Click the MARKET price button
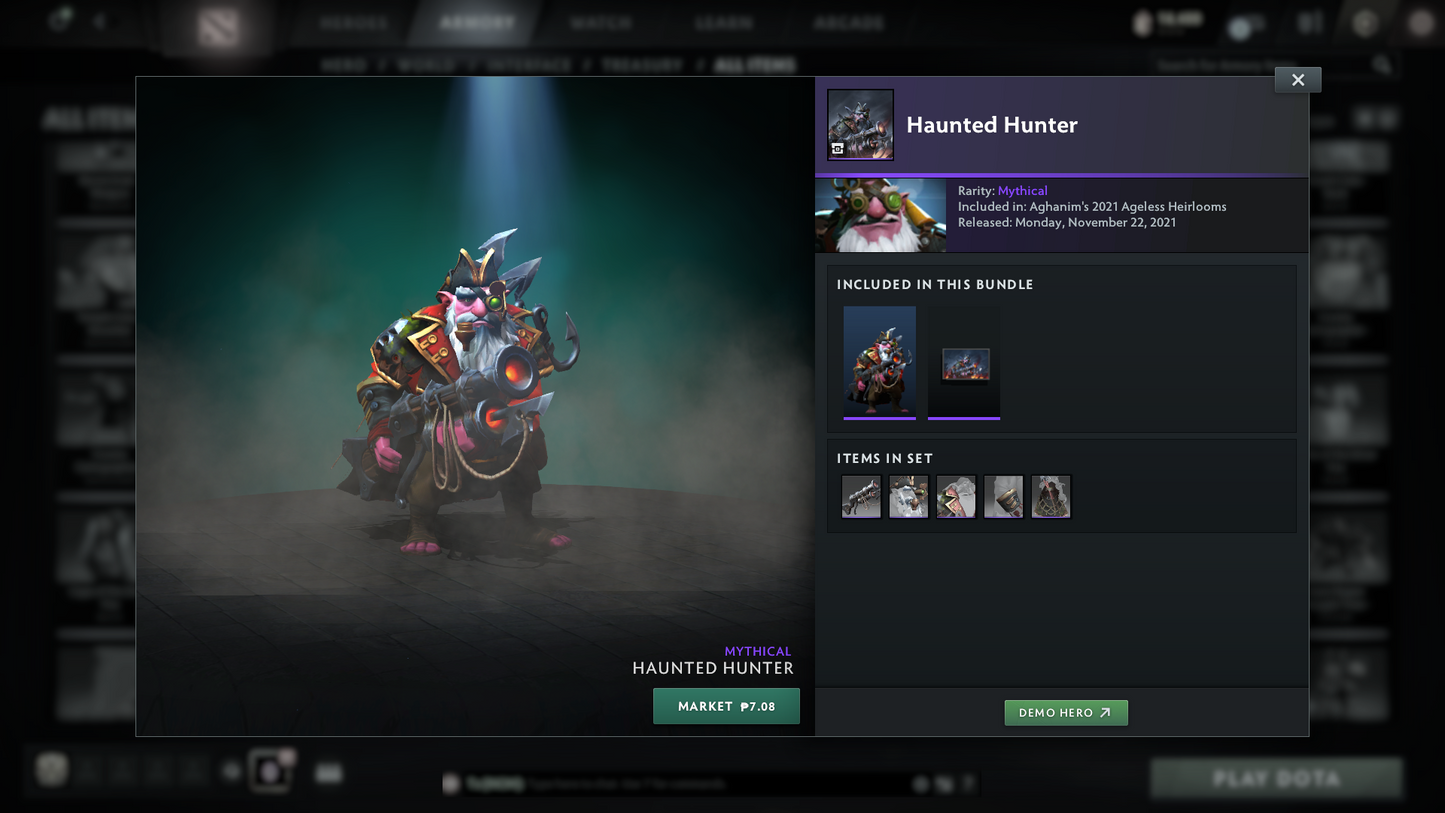 (x=726, y=706)
